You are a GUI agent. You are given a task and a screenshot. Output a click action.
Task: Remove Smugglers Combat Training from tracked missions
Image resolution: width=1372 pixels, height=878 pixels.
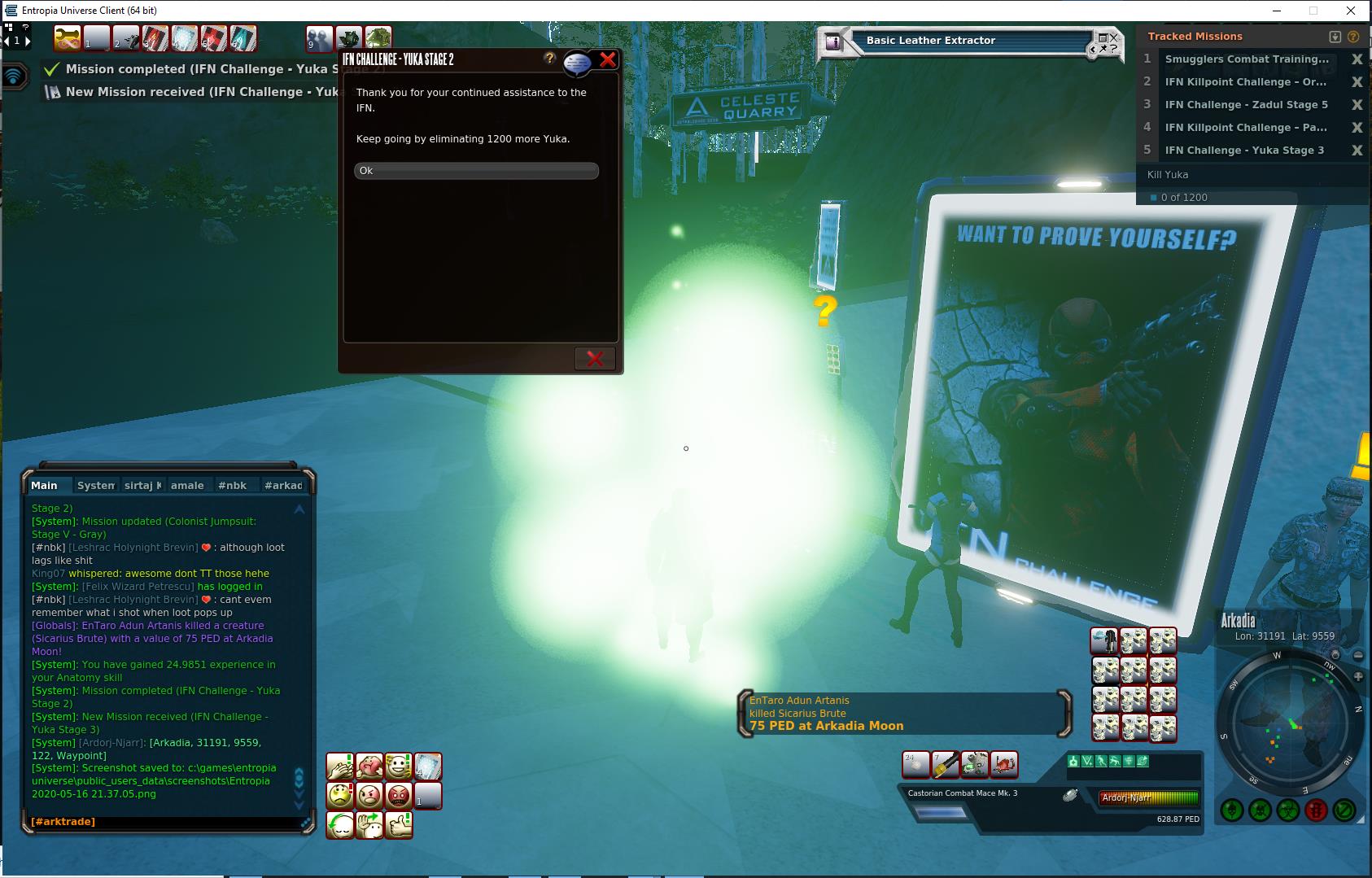tap(1357, 59)
